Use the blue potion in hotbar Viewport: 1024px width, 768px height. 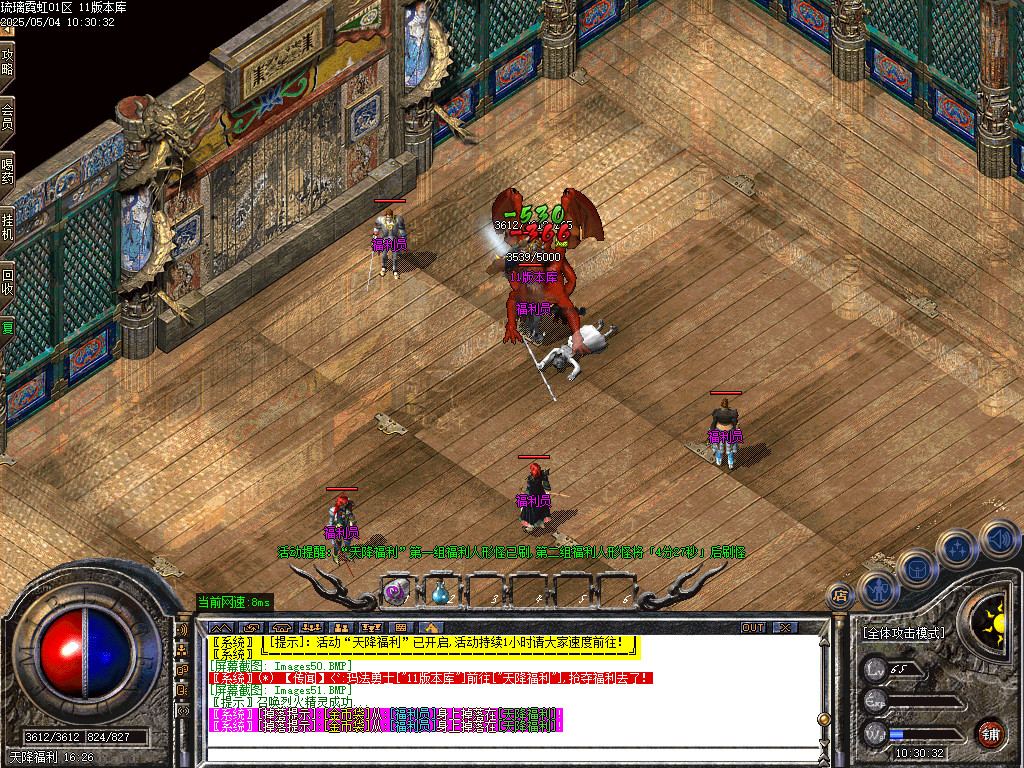[x=440, y=591]
